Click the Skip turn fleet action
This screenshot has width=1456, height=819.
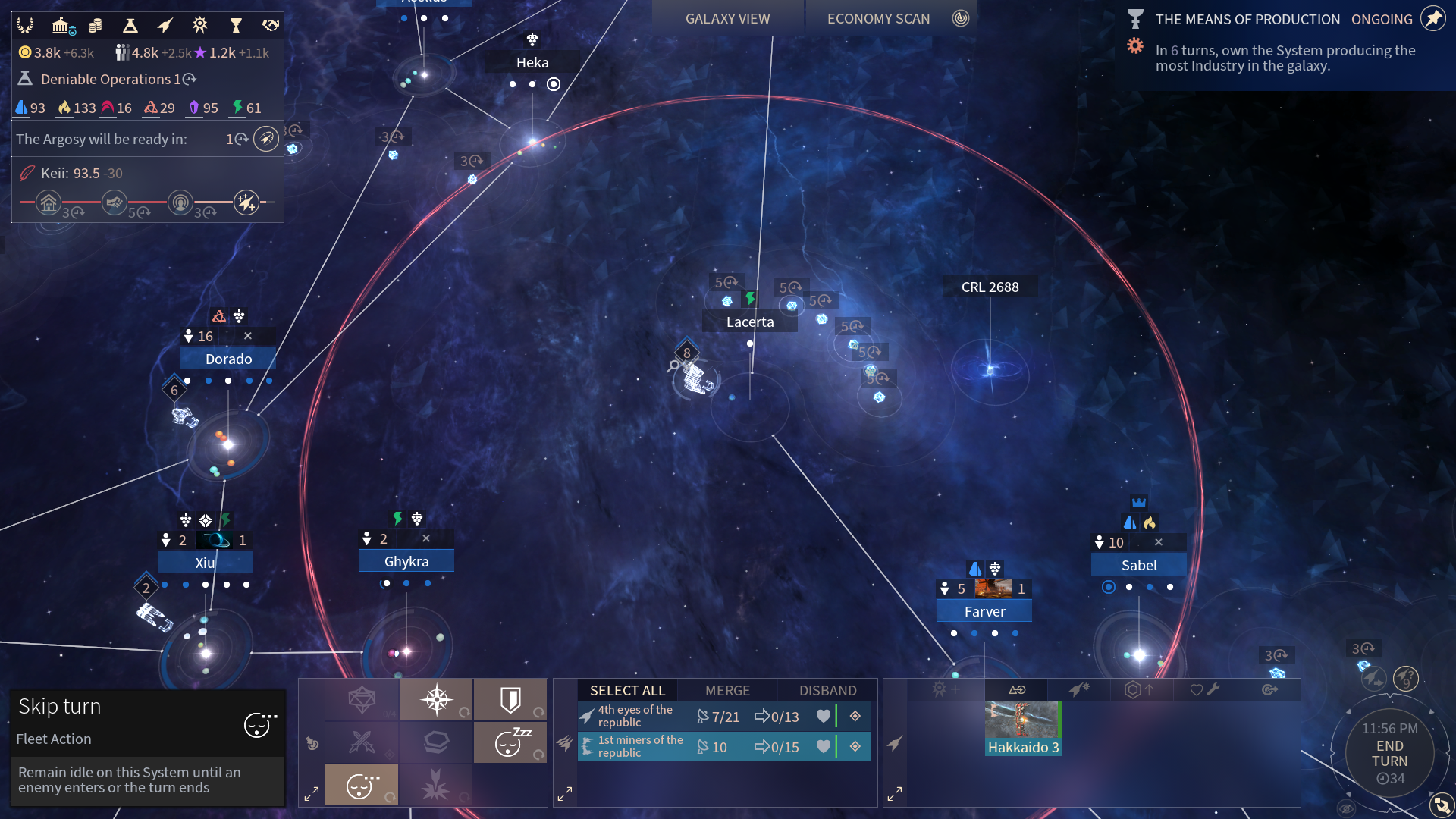click(362, 785)
